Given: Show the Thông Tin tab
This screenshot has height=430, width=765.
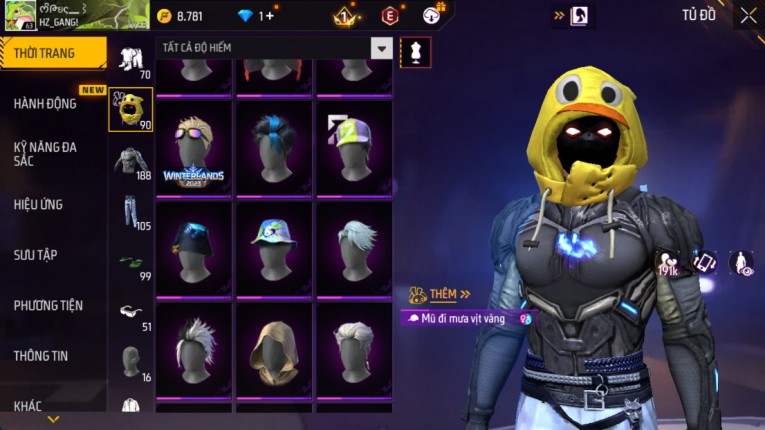Looking at the screenshot, I should [42, 355].
